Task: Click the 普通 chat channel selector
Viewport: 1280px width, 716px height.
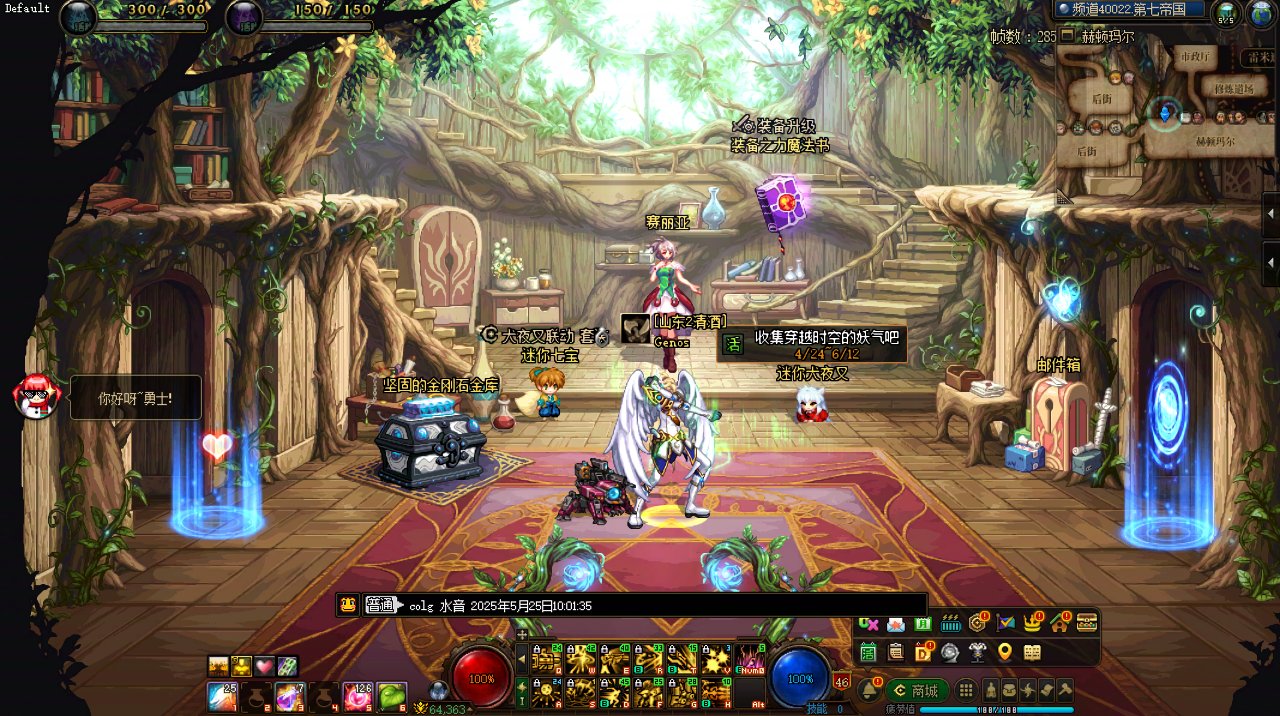Action: [x=381, y=605]
